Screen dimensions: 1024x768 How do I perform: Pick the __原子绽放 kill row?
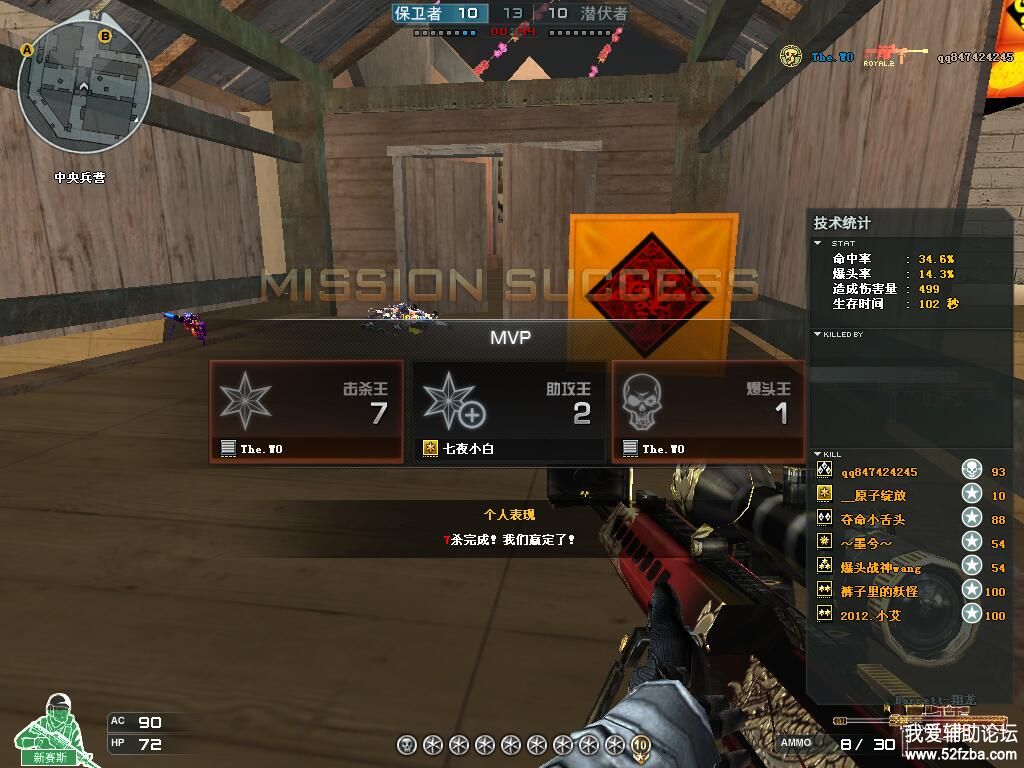point(874,495)
